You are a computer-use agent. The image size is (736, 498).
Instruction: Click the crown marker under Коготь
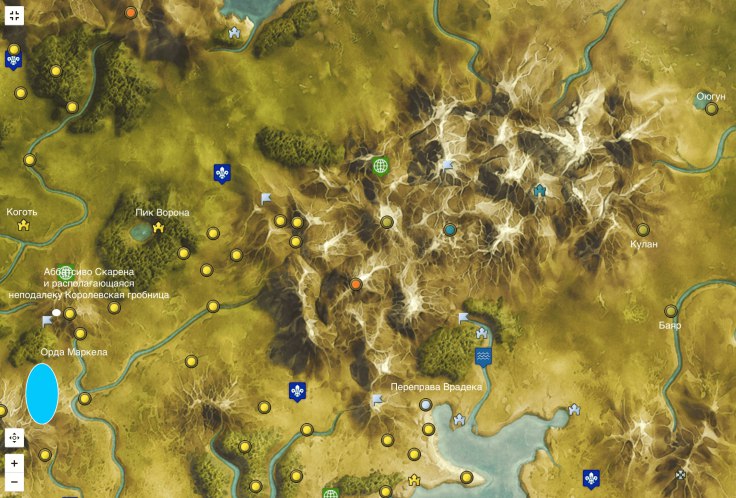[23, 226]
